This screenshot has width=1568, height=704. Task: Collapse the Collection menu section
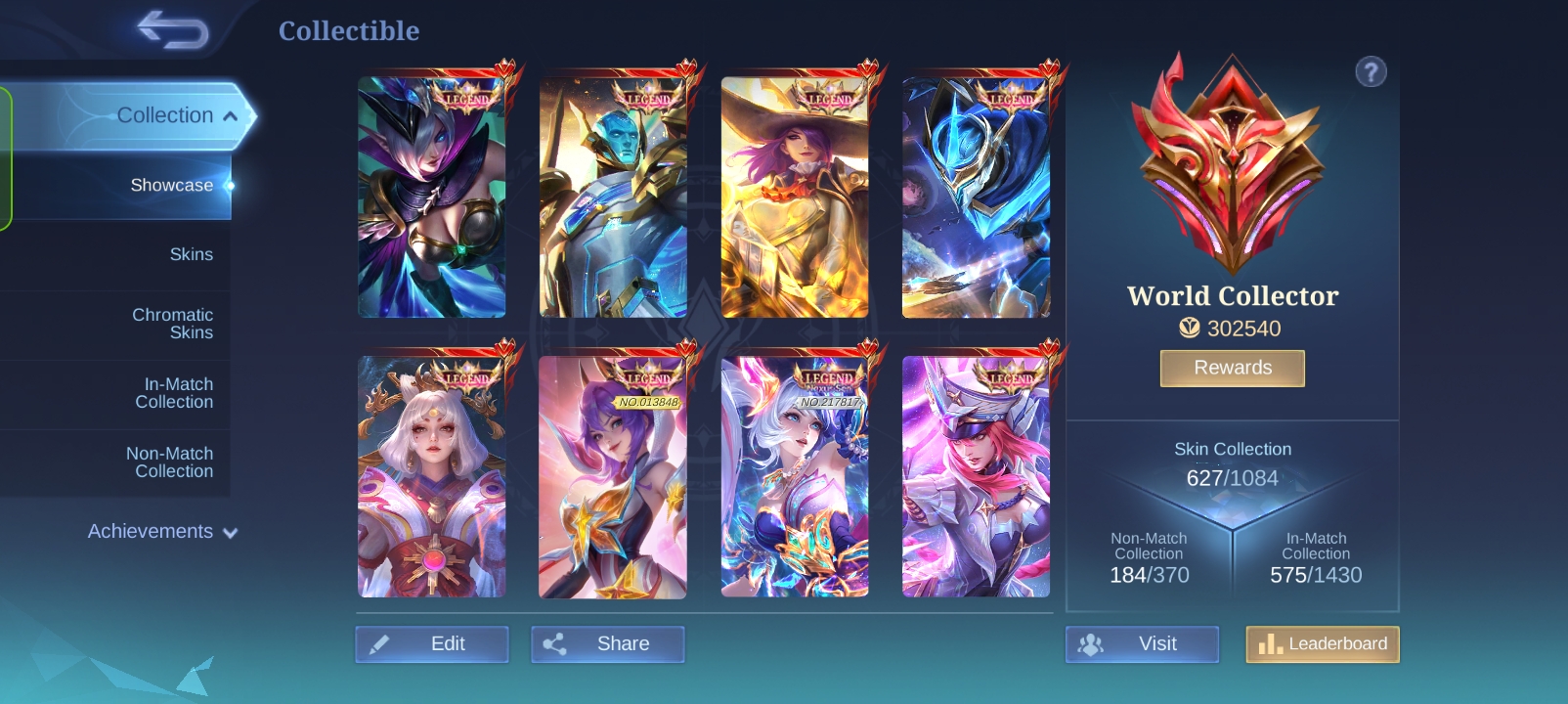point(176,115)
